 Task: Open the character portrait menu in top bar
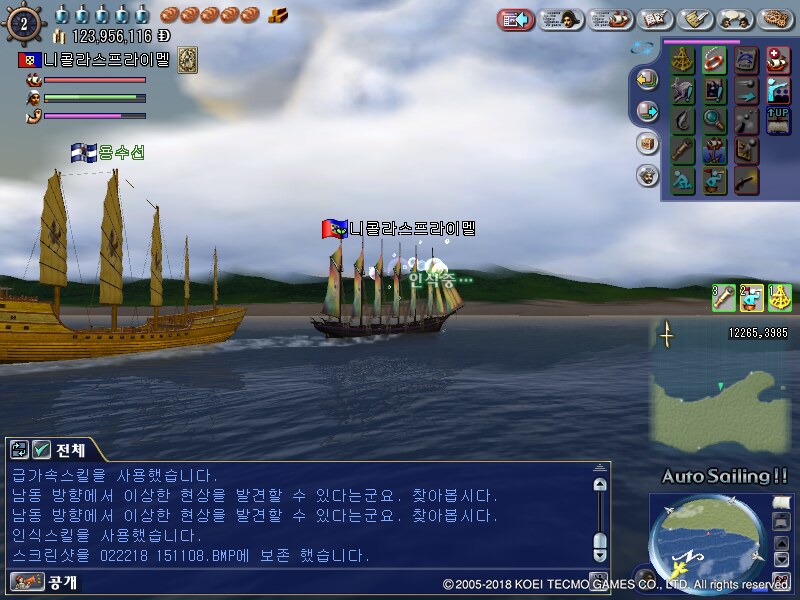562,19
